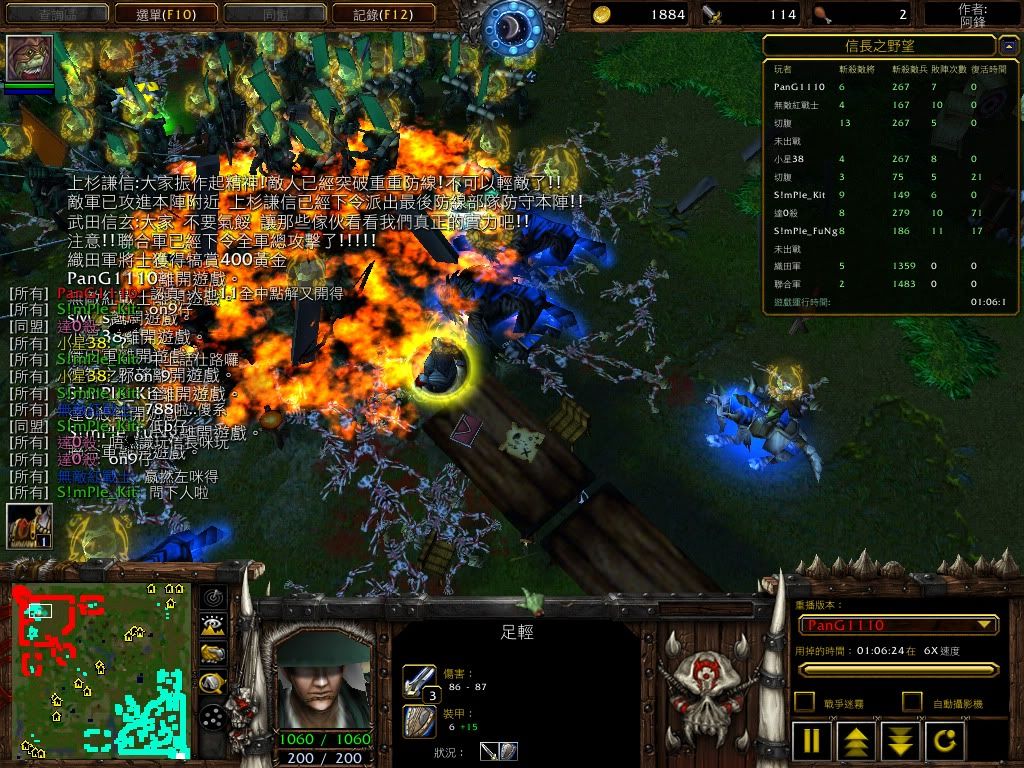
Task: Toggle the 戰爭迷霧 fog of war checkbox
Action: pos(804,702)
